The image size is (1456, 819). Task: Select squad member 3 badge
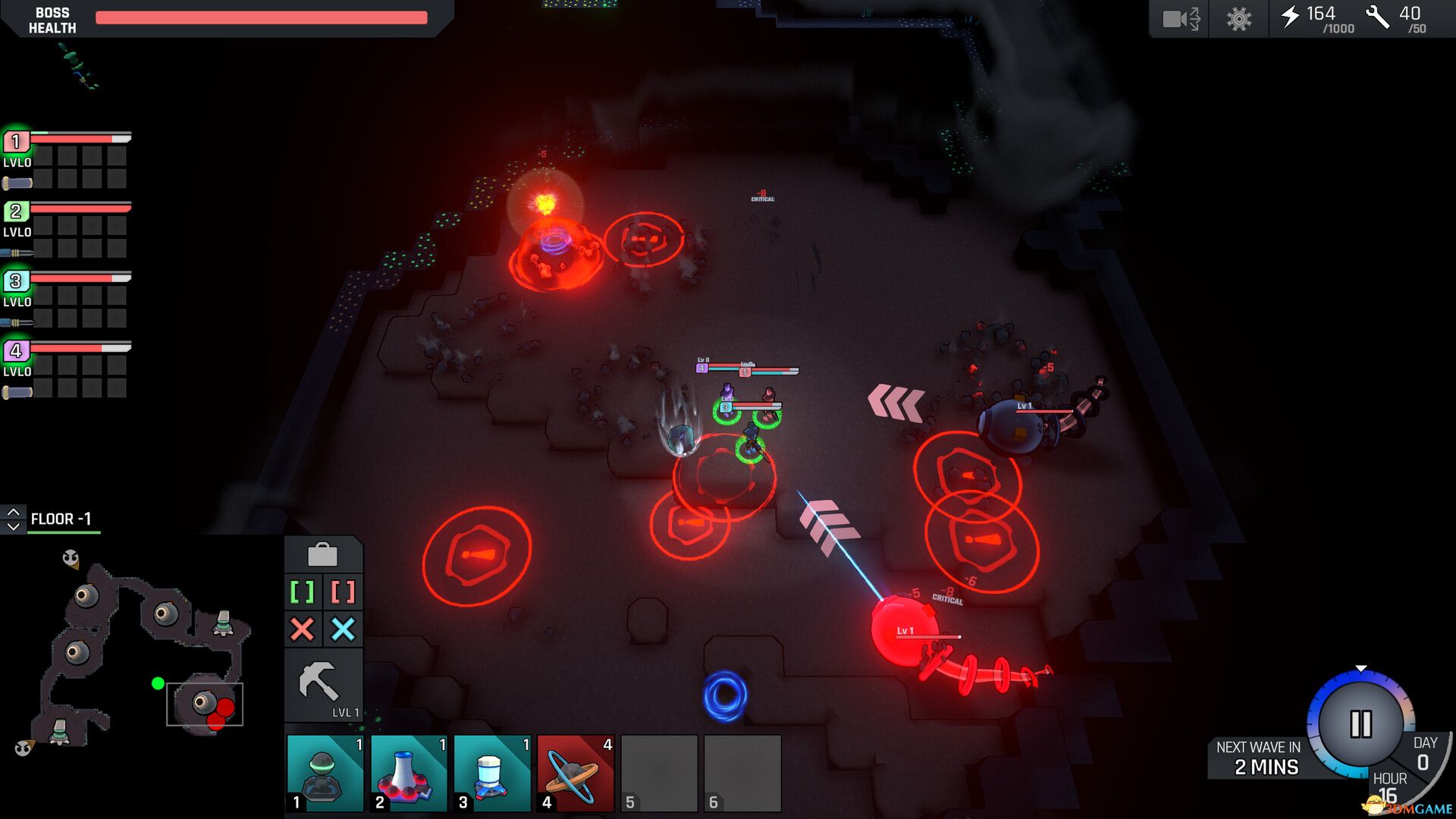[x=16, y=281]
